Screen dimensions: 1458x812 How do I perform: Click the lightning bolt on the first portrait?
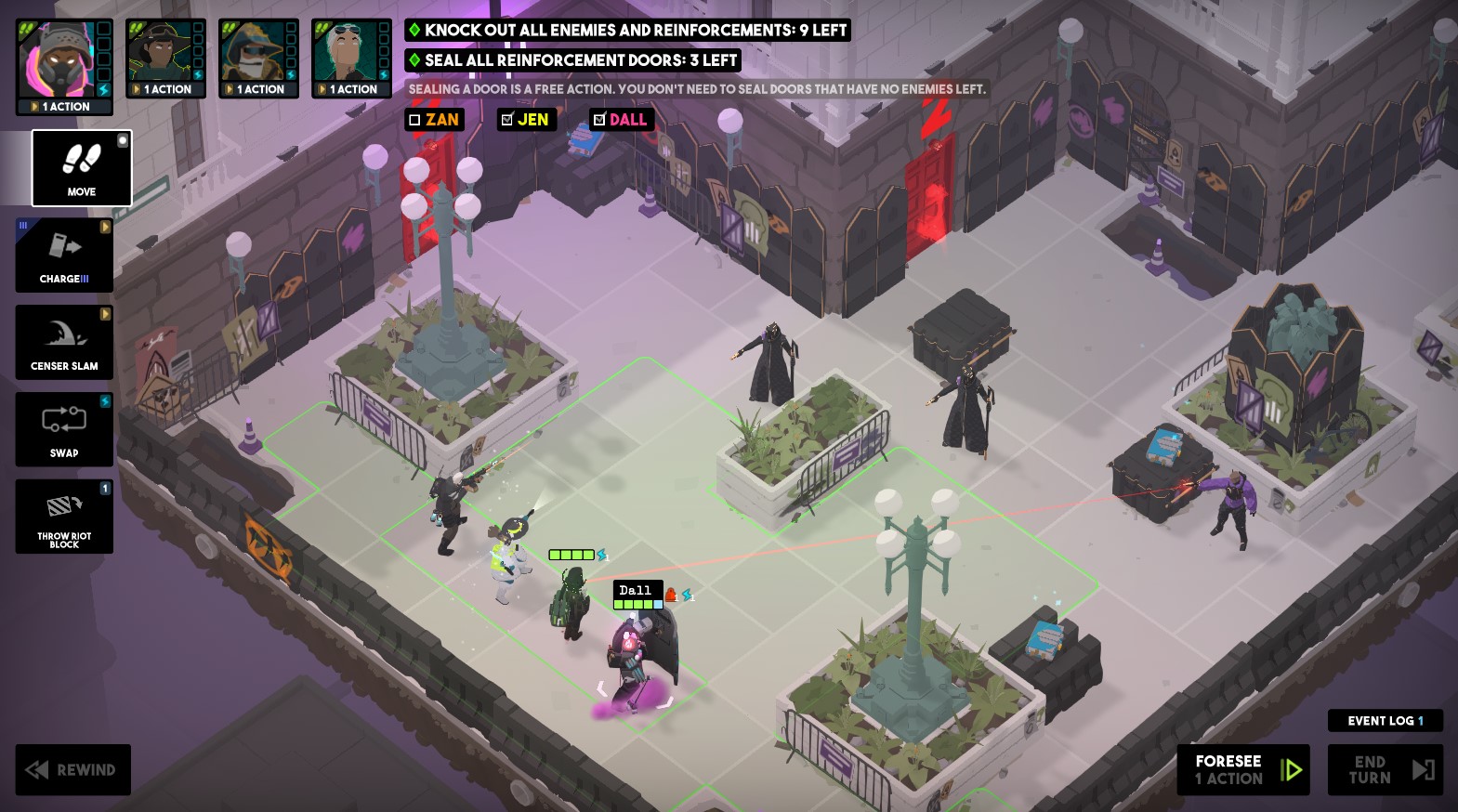[x=105, y=88]
